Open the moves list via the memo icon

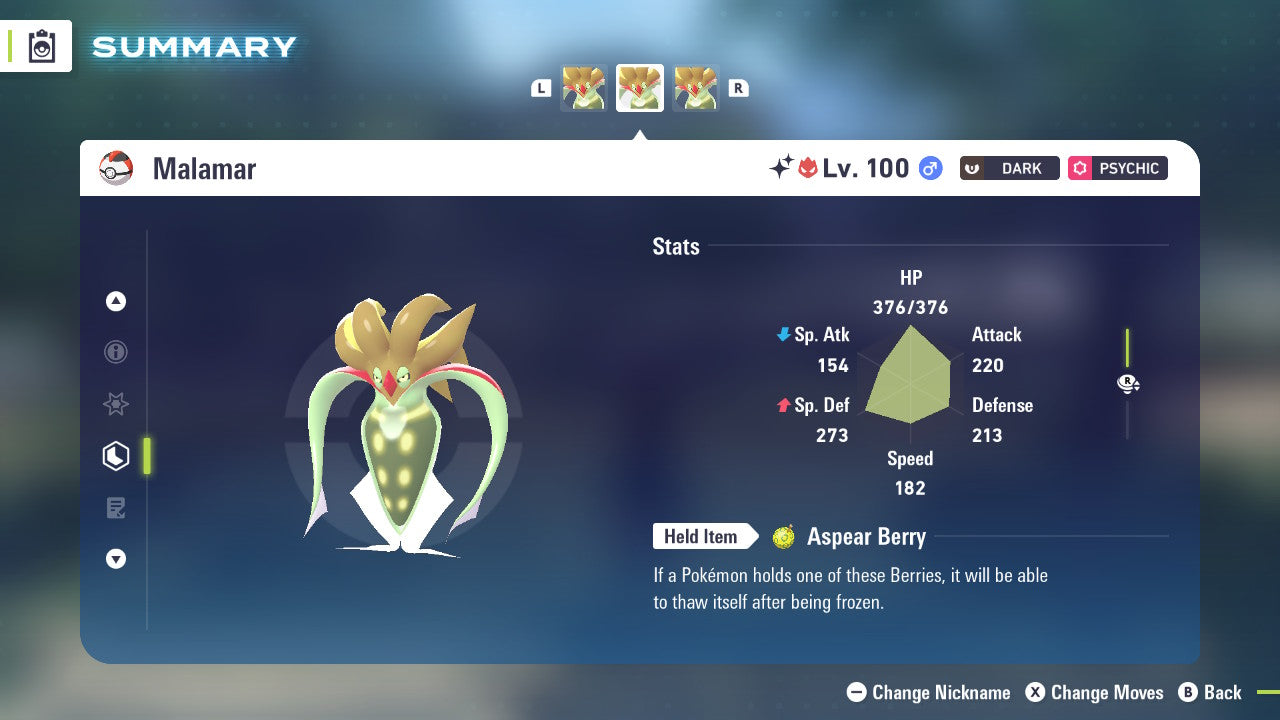pyautogui.click(x=116, y=507)
